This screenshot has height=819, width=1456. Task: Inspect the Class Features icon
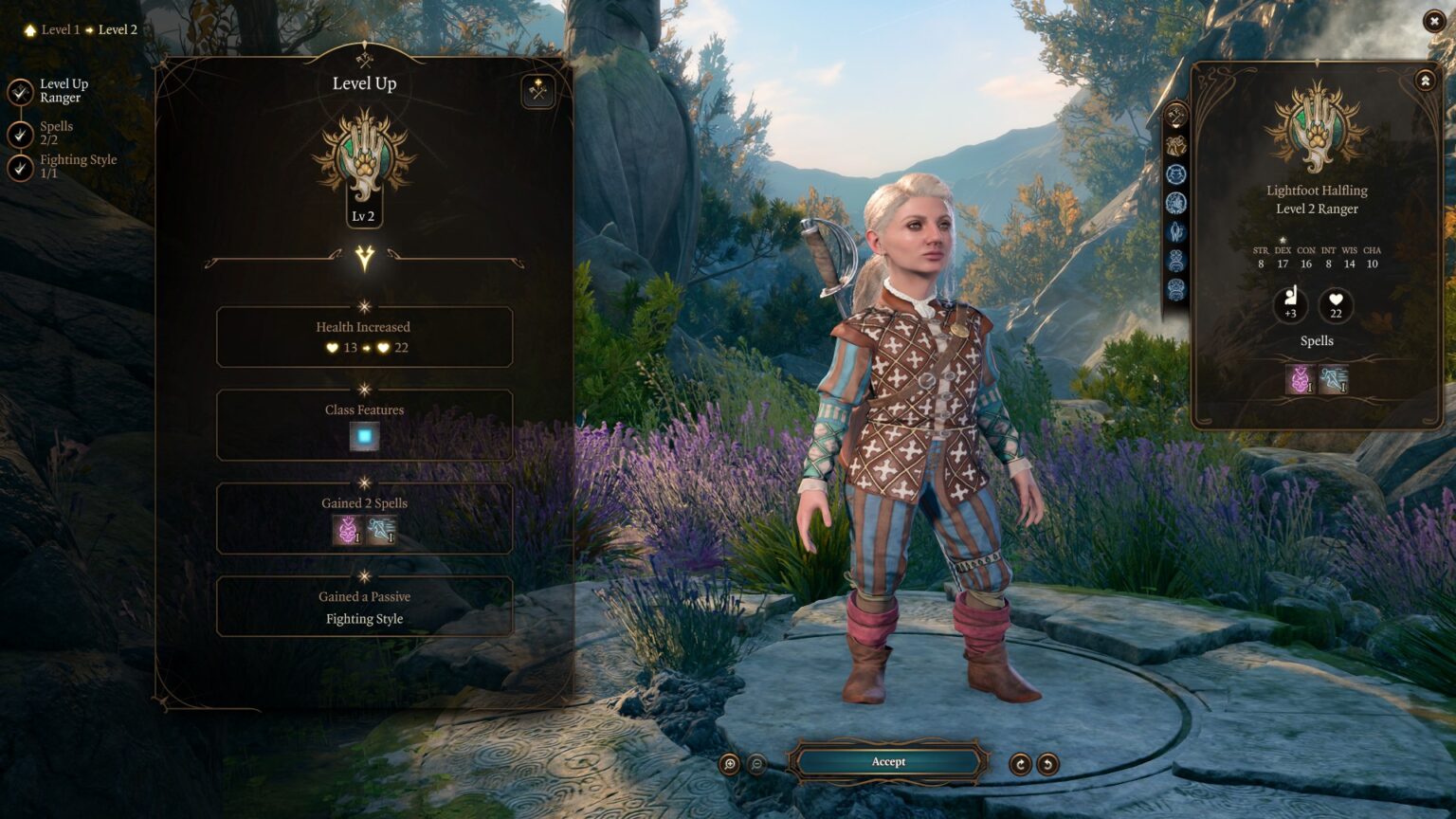coord(364,436)
